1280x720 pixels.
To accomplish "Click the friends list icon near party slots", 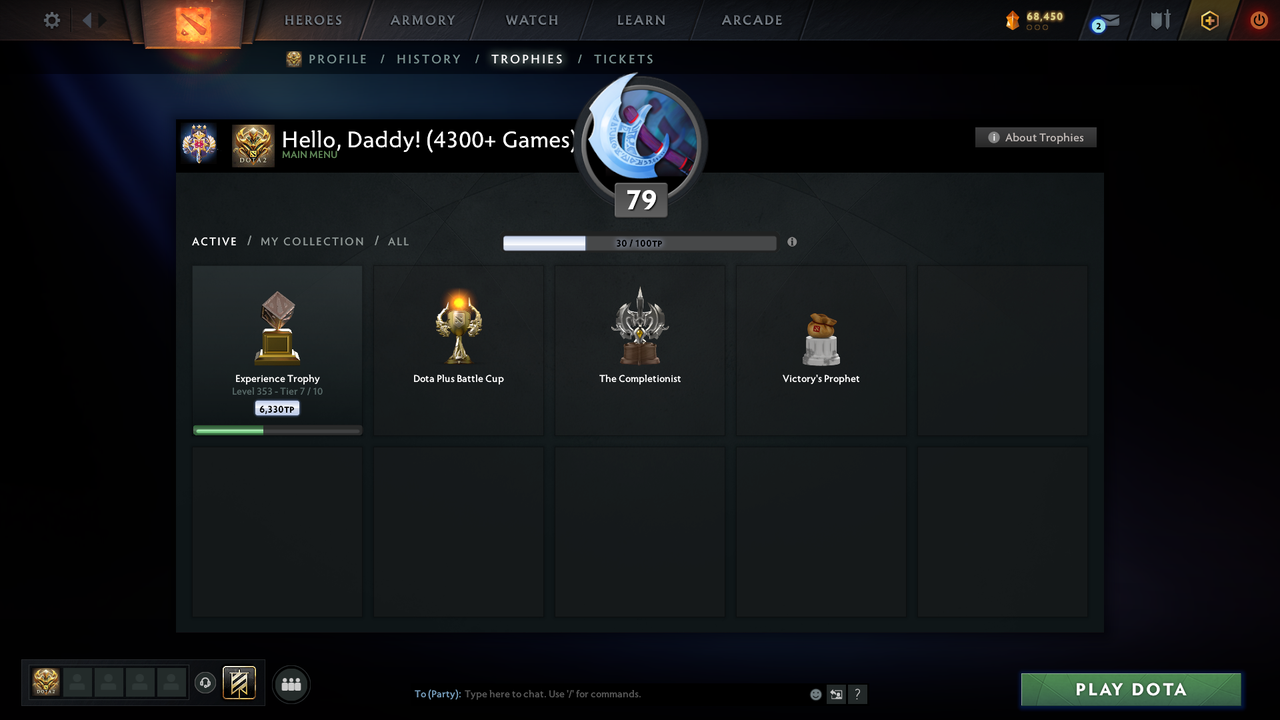I will point(290,684).
